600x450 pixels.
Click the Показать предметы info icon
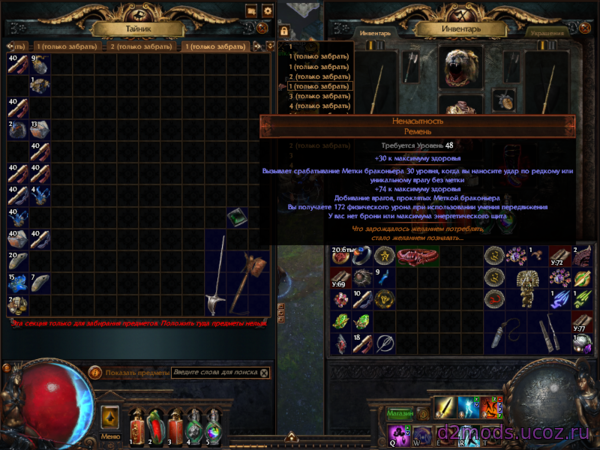(x=95, y=373)
